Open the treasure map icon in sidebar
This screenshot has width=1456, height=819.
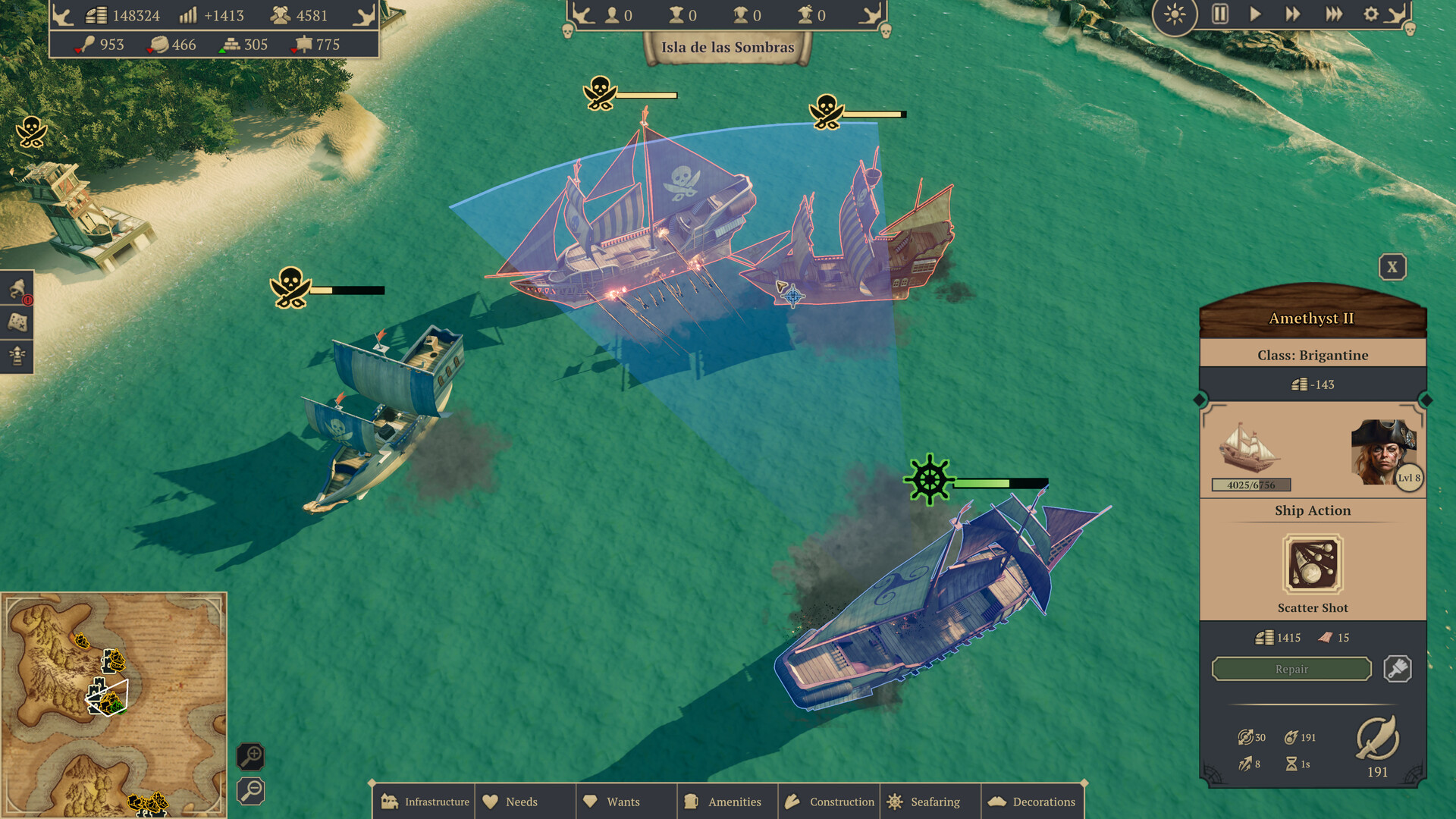point(17,322)
